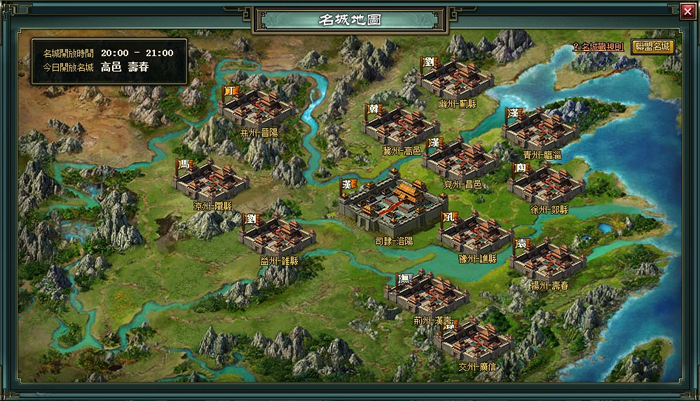Choose the 益州-雒縣 city
This screenshot has height=401, width=700.
pyautogui.click(x=278, y=233)
